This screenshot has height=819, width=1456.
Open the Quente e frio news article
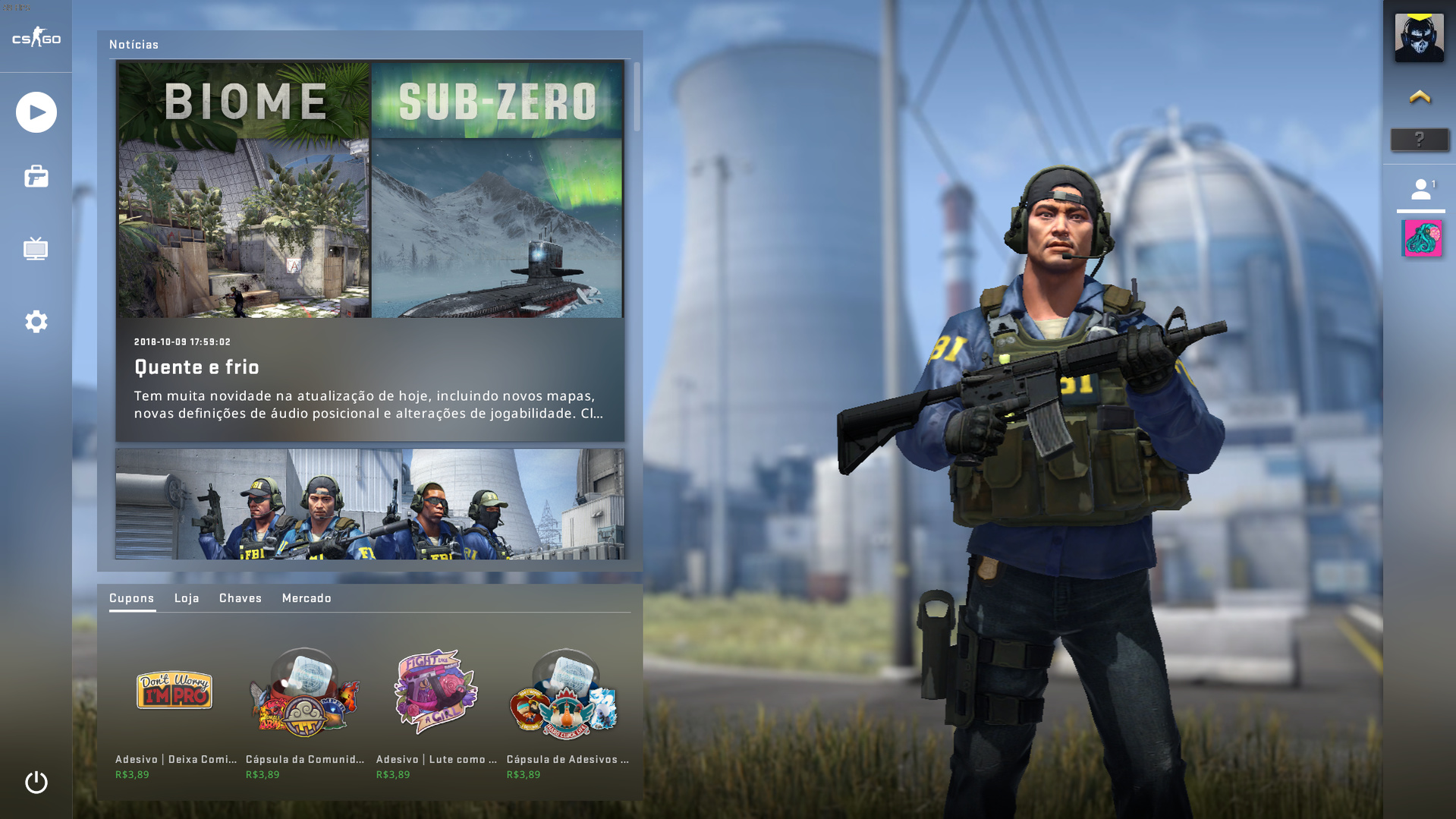point(370,250)
